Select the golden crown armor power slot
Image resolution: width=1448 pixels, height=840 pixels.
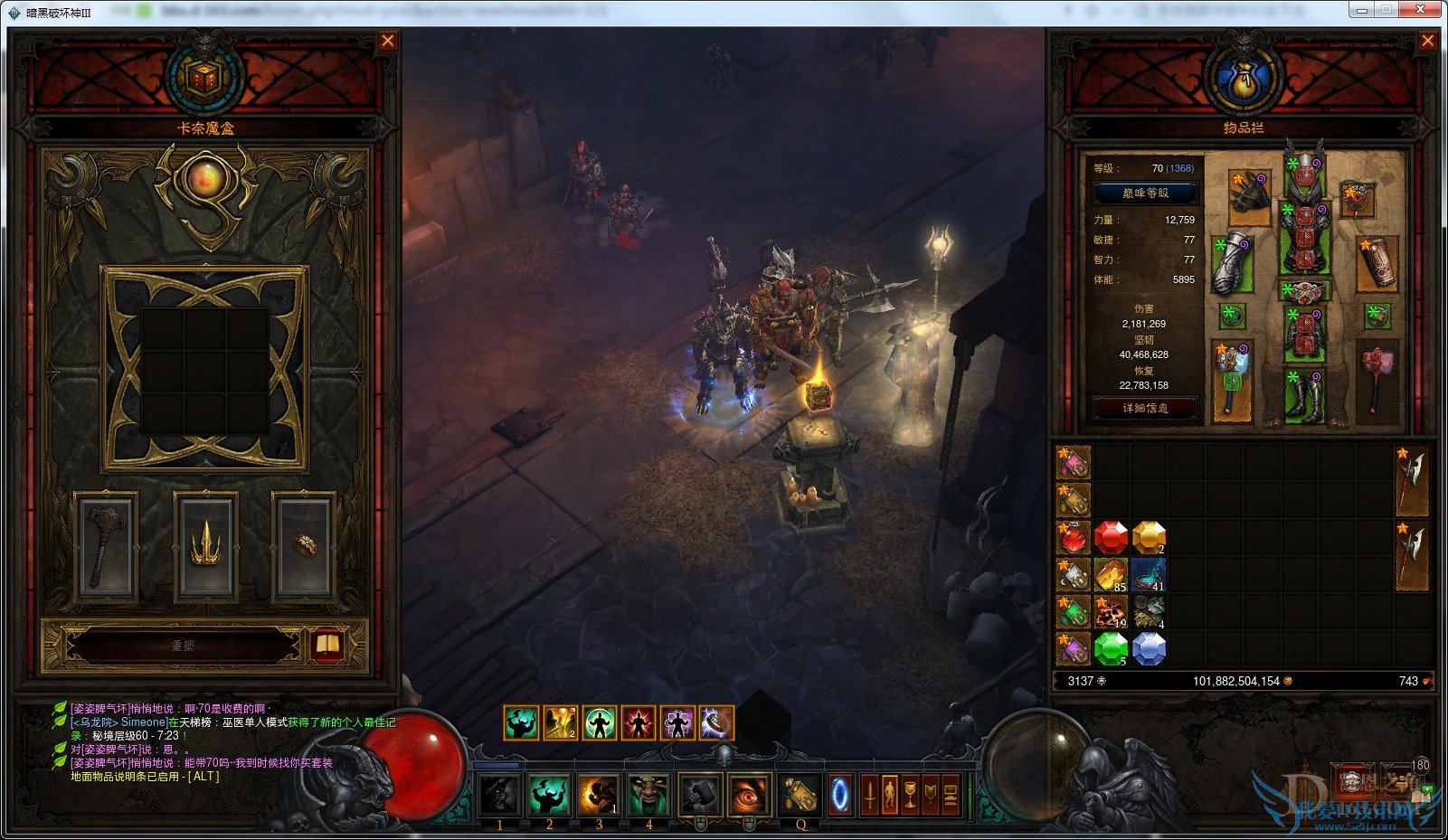point(205,546)
